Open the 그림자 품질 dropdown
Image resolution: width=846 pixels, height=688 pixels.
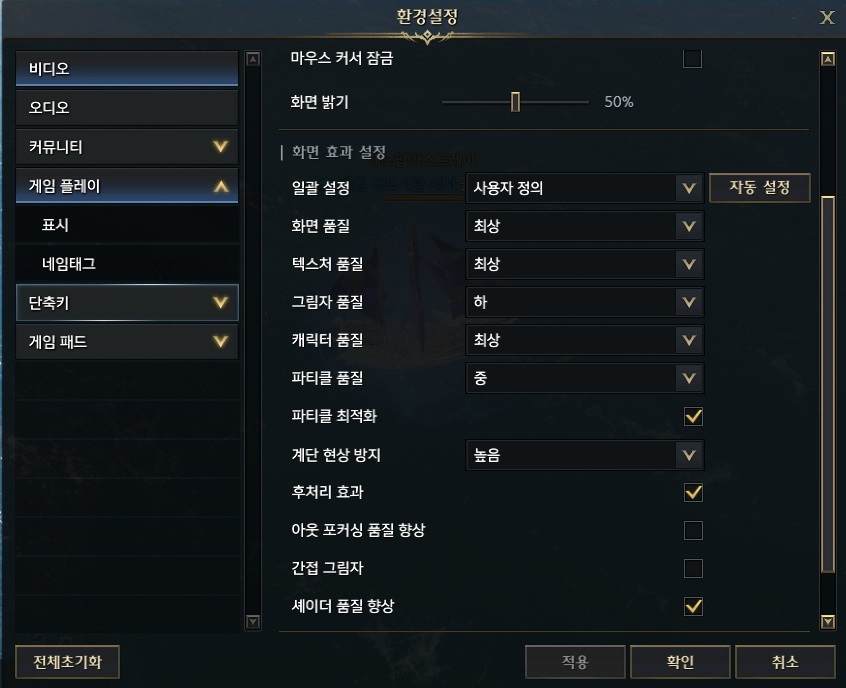coord(584,302)
